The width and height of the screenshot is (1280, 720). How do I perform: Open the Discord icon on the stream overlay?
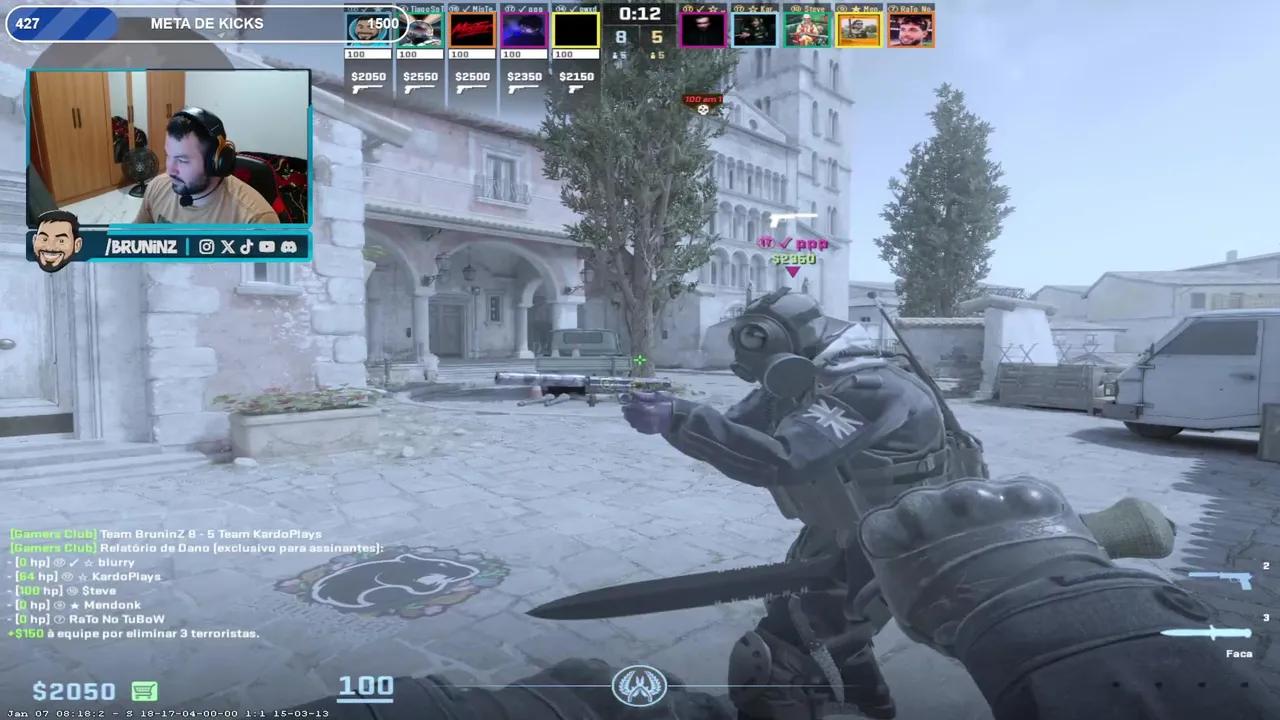point(288,247)
